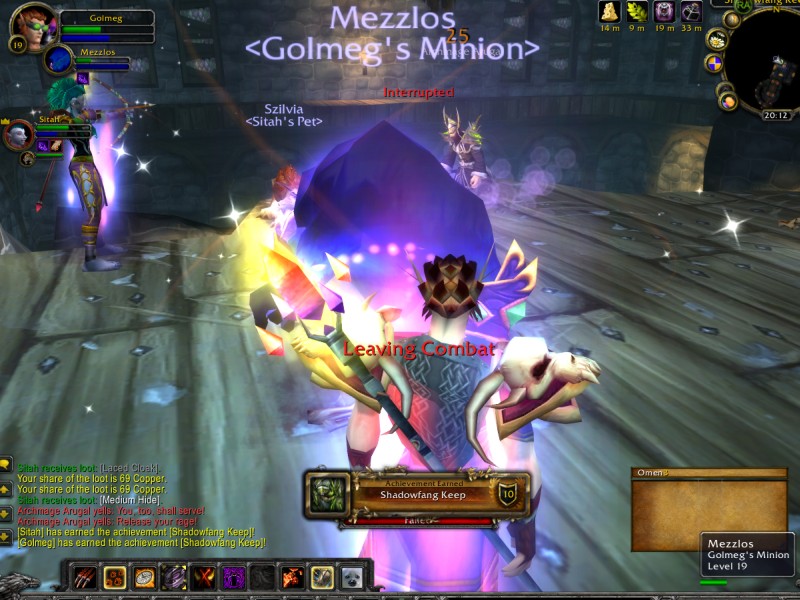Click the cheese food buff icon
Viewport: 800px width, 600px height.
(x=609, y=11)
